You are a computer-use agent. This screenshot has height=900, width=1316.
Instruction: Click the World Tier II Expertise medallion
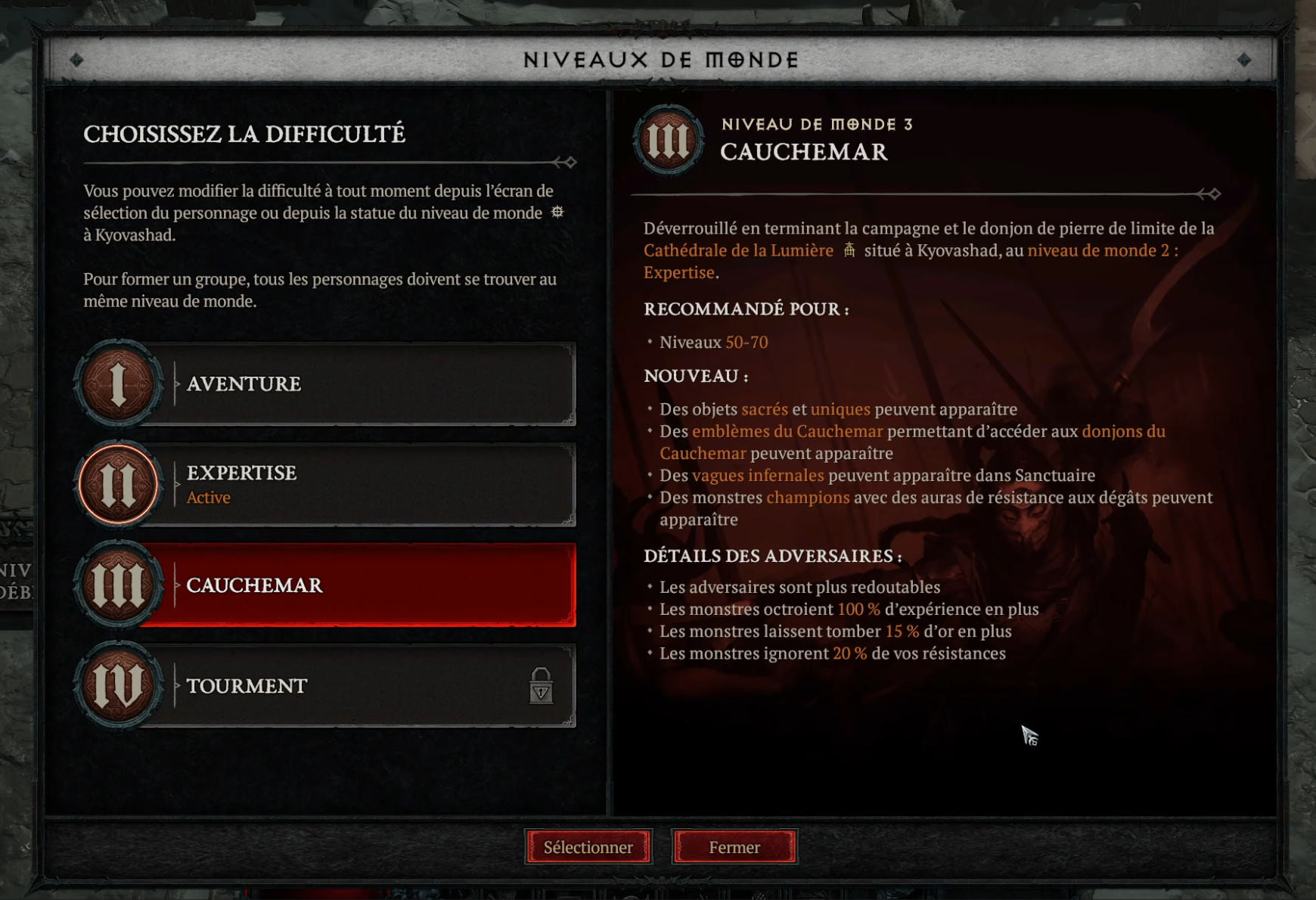click(119, 485)
